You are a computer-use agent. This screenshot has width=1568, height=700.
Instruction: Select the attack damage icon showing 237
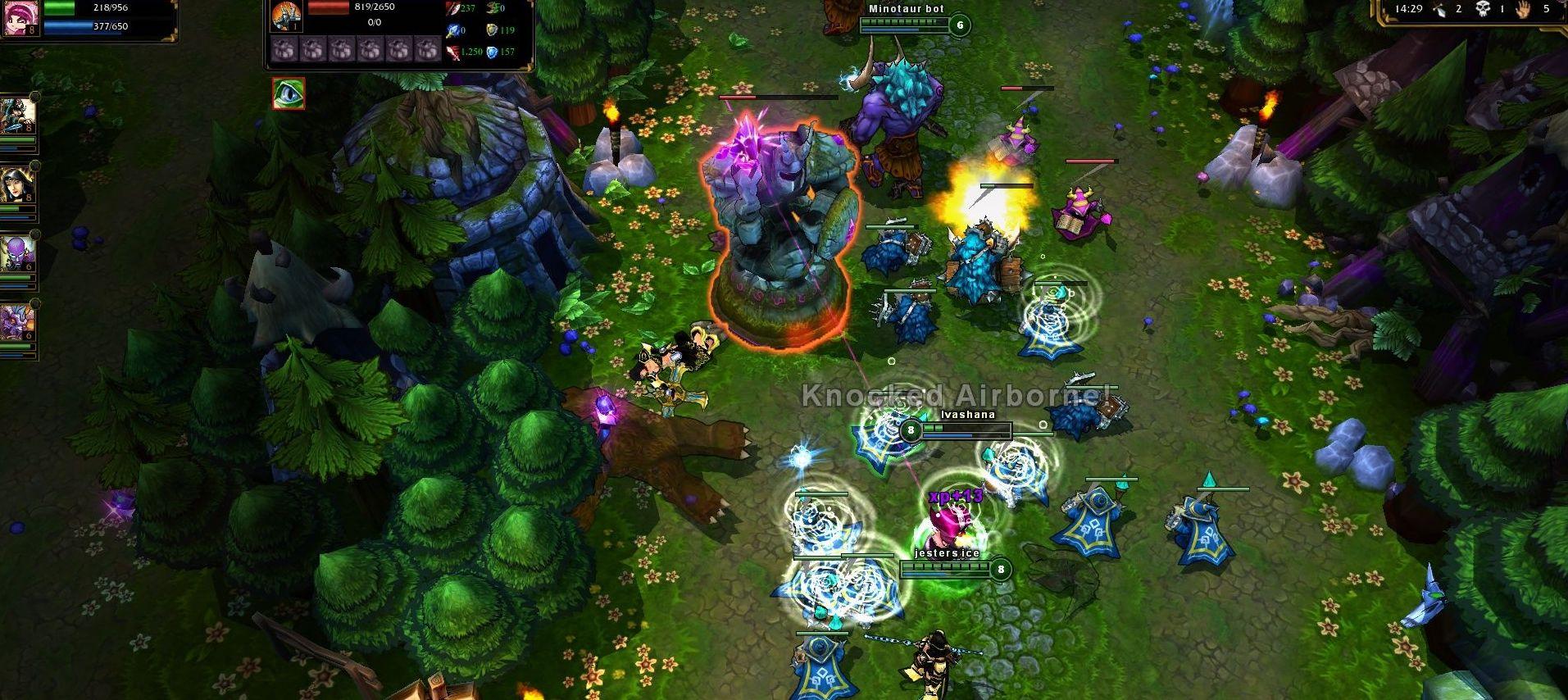click(x=452, y=7)
